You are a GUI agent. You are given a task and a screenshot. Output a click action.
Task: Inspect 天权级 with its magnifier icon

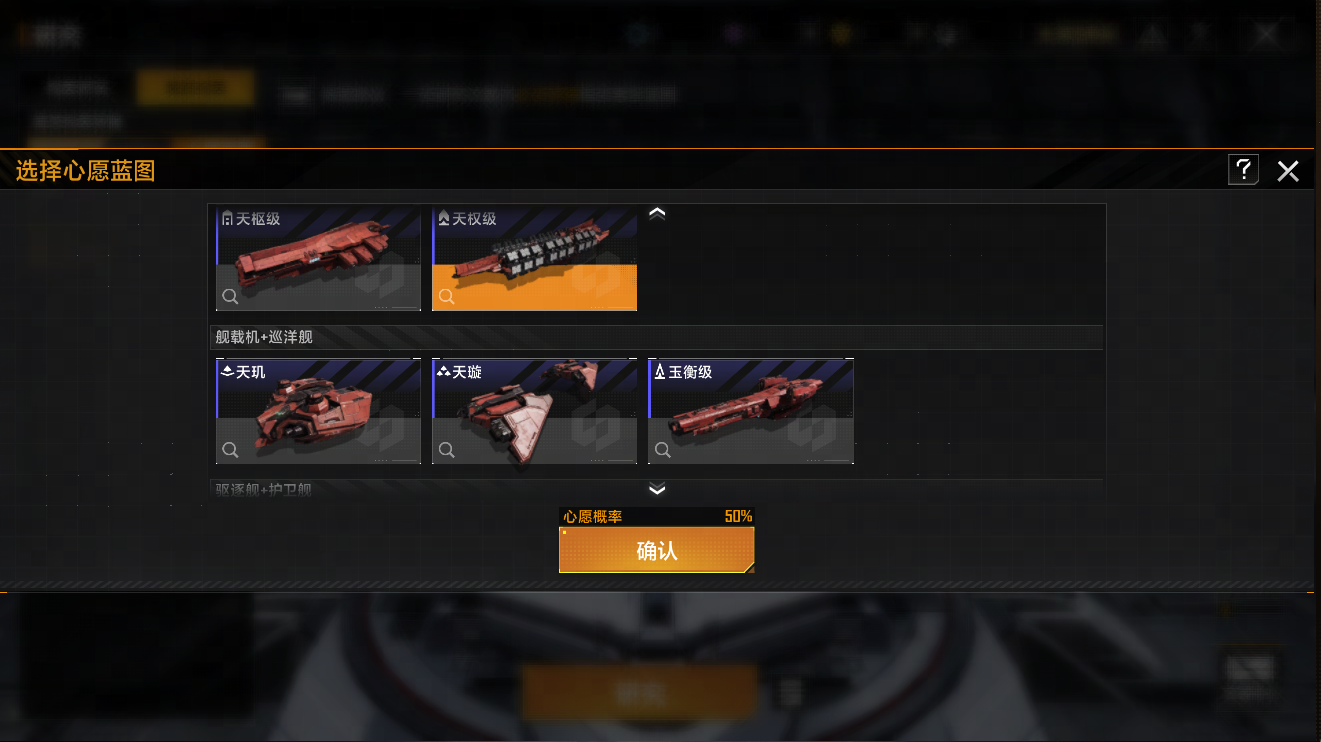click(446, 296)
